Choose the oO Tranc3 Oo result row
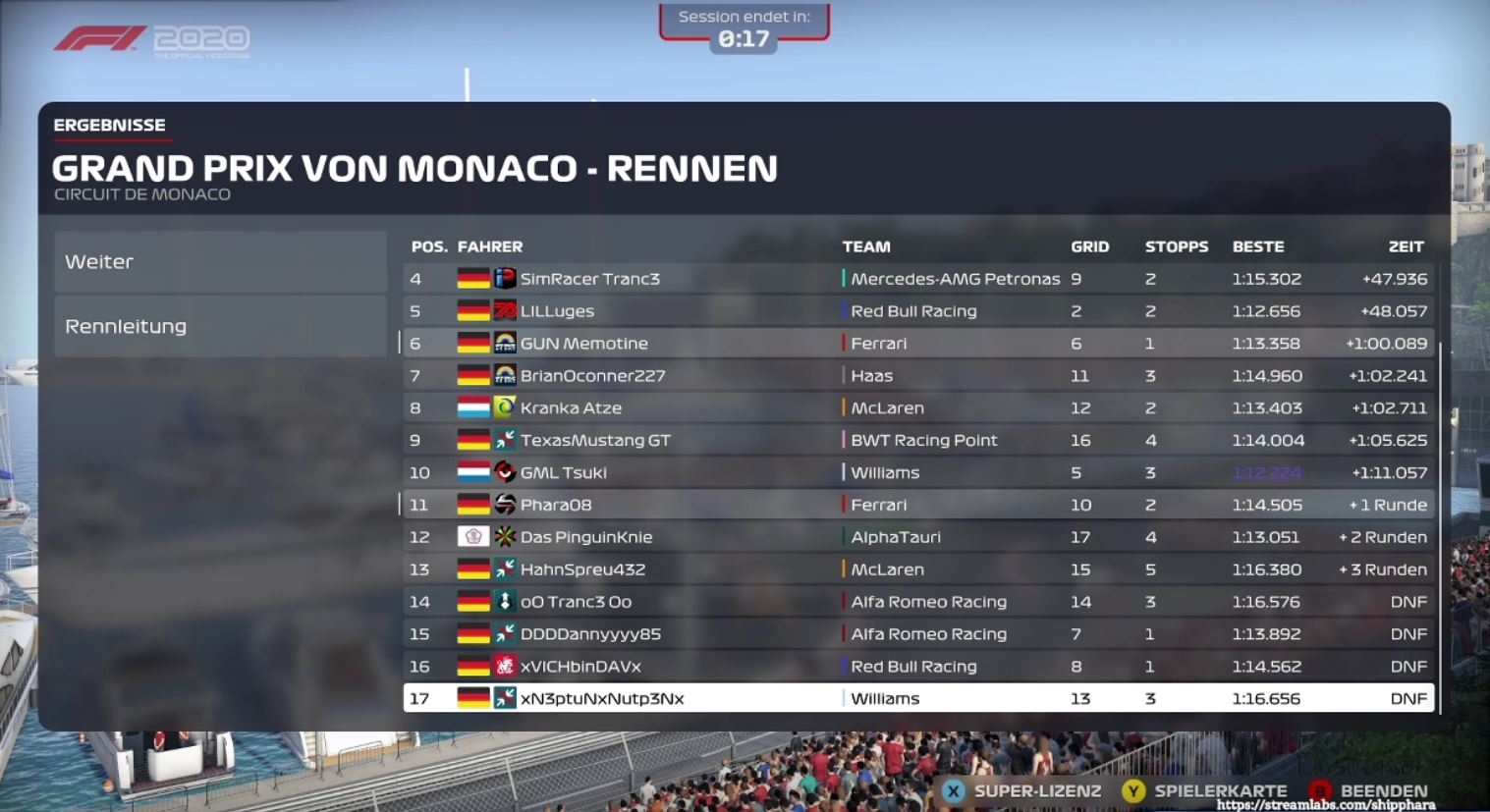Viewport: 1490px width, 812px height. 917,602
